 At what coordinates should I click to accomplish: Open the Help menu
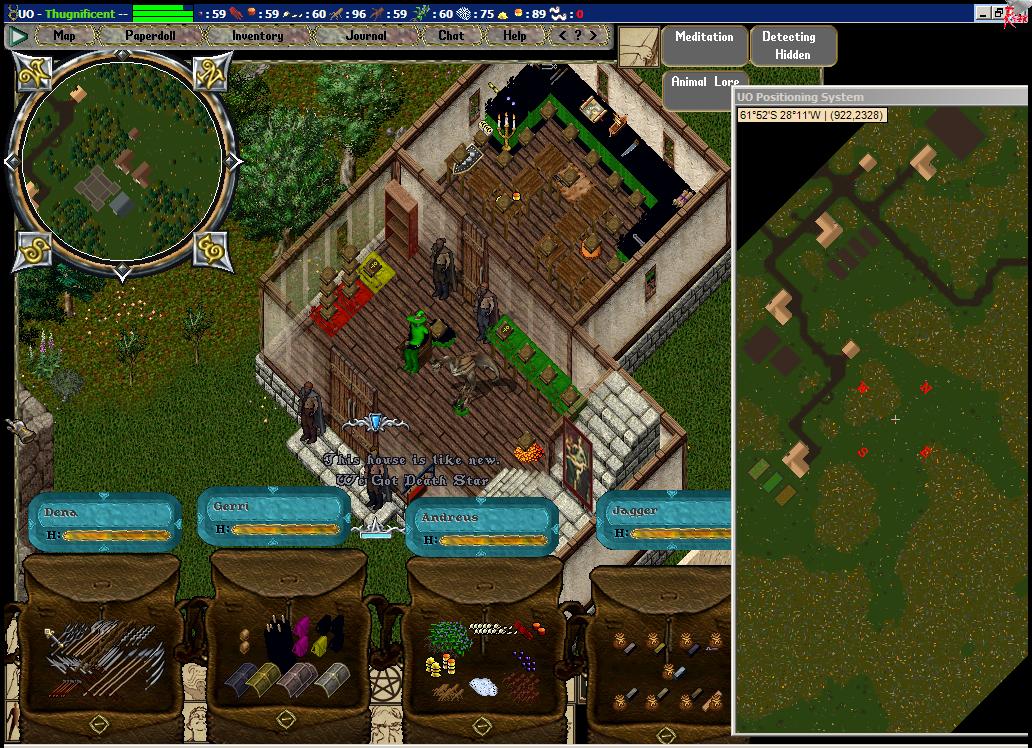(x=514, y=36)
